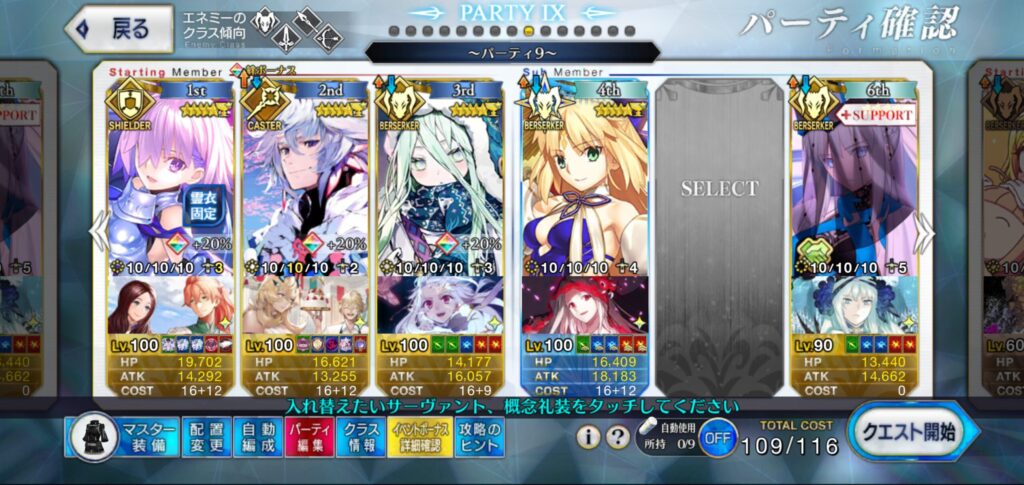The height and width of the screenshot is (485, 1024).
Task: Open イベントボーナス詳細確認 details
Action: pos(417,437)
